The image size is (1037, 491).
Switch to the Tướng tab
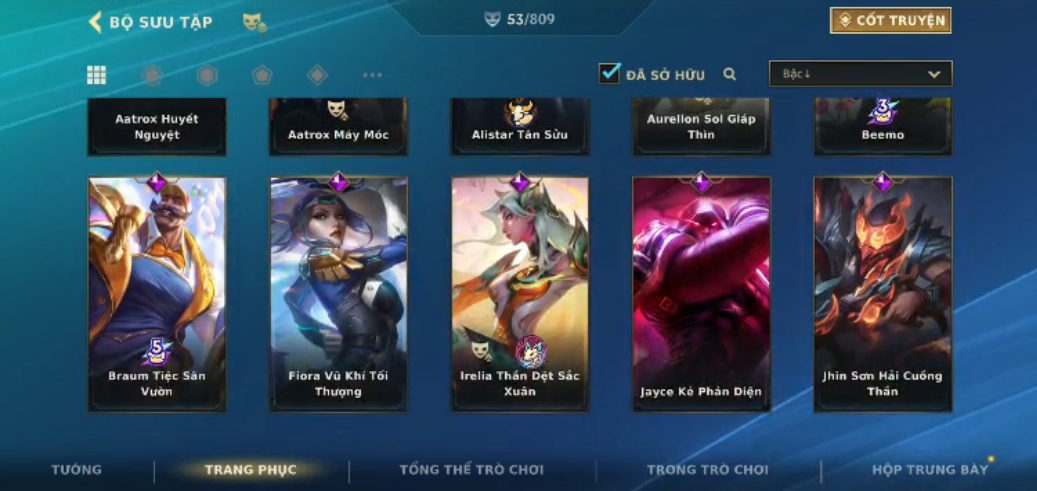coord(77,470)
